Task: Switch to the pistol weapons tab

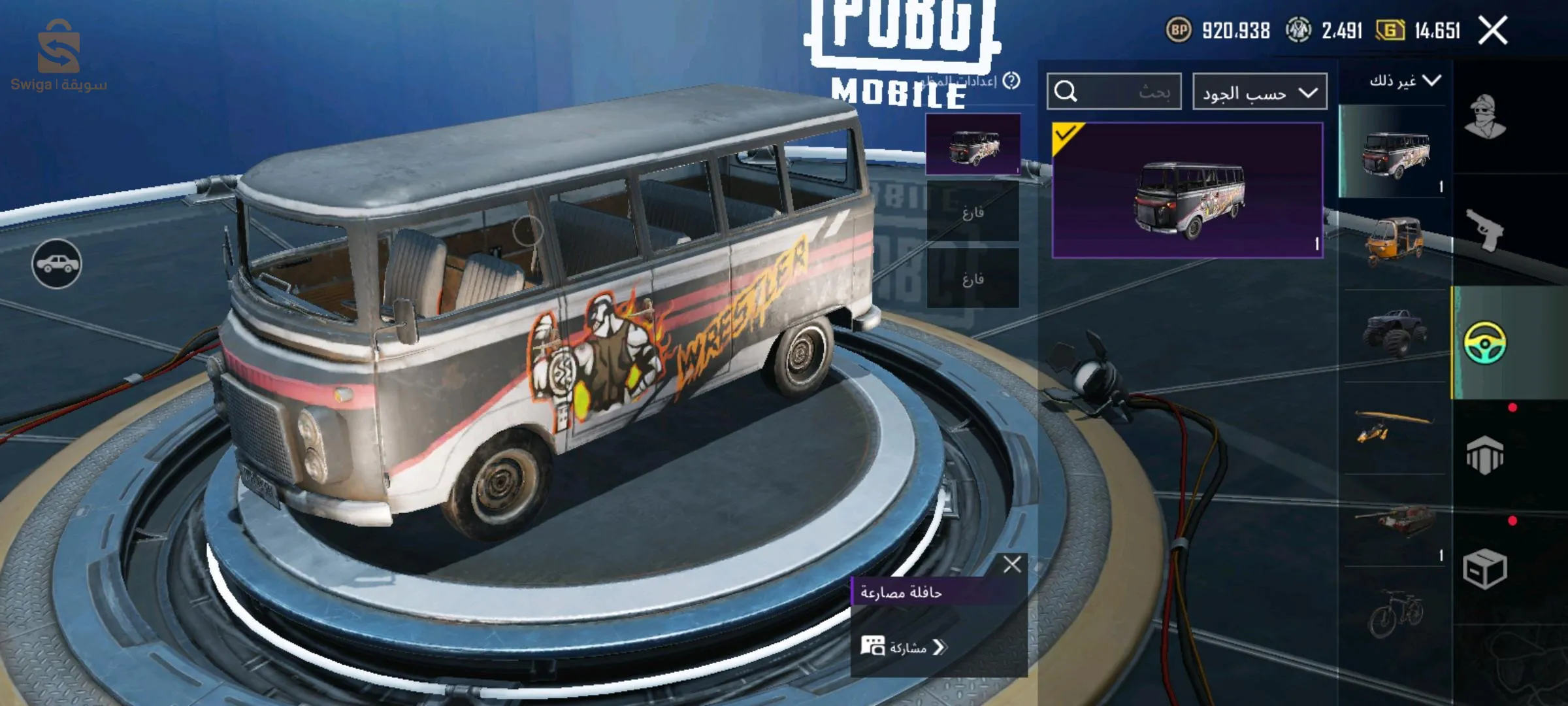Action: (1484, 229)
